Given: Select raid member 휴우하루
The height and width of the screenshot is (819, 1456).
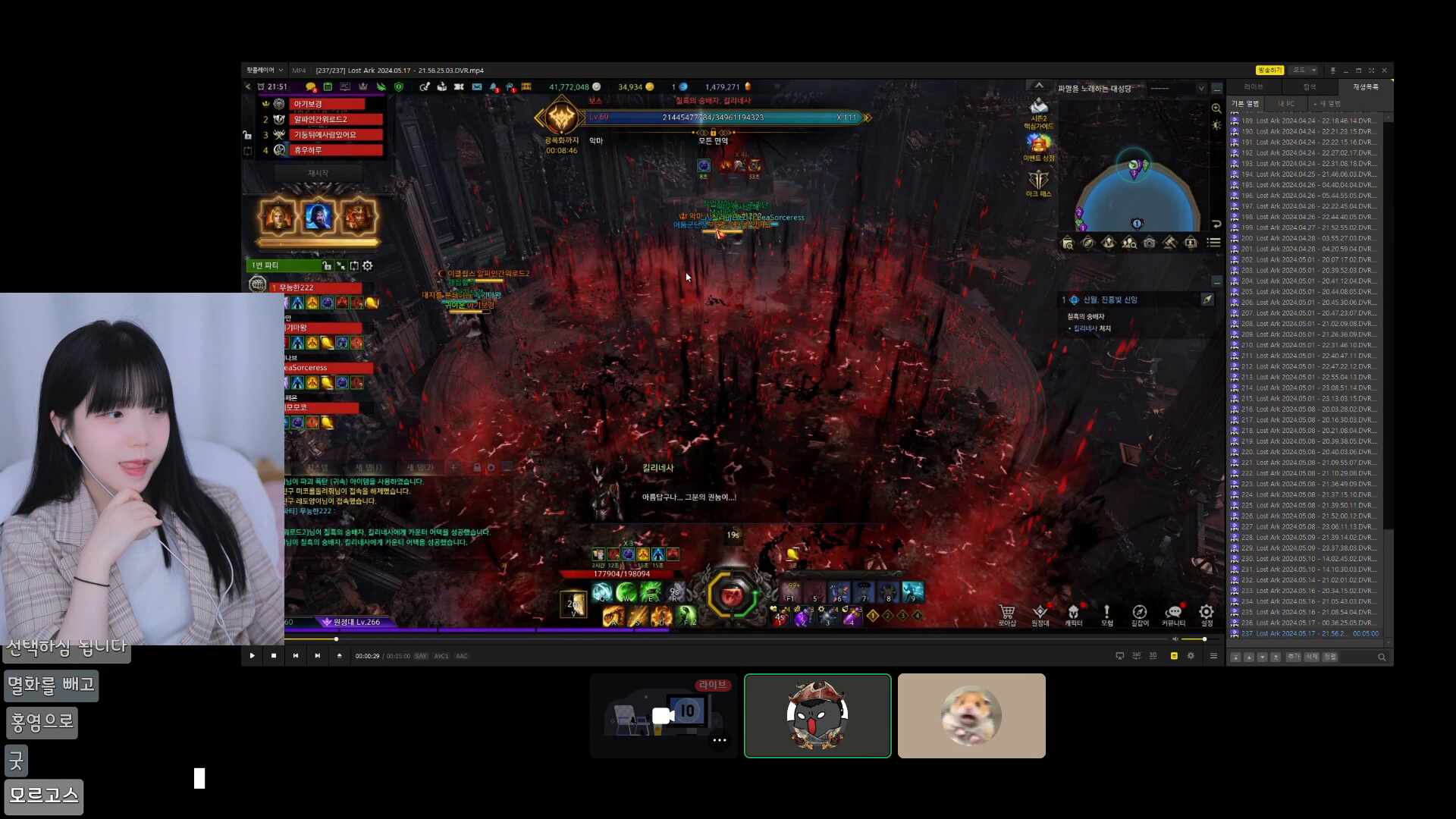Looking at the screenshot, I should (x=334, y=150).
